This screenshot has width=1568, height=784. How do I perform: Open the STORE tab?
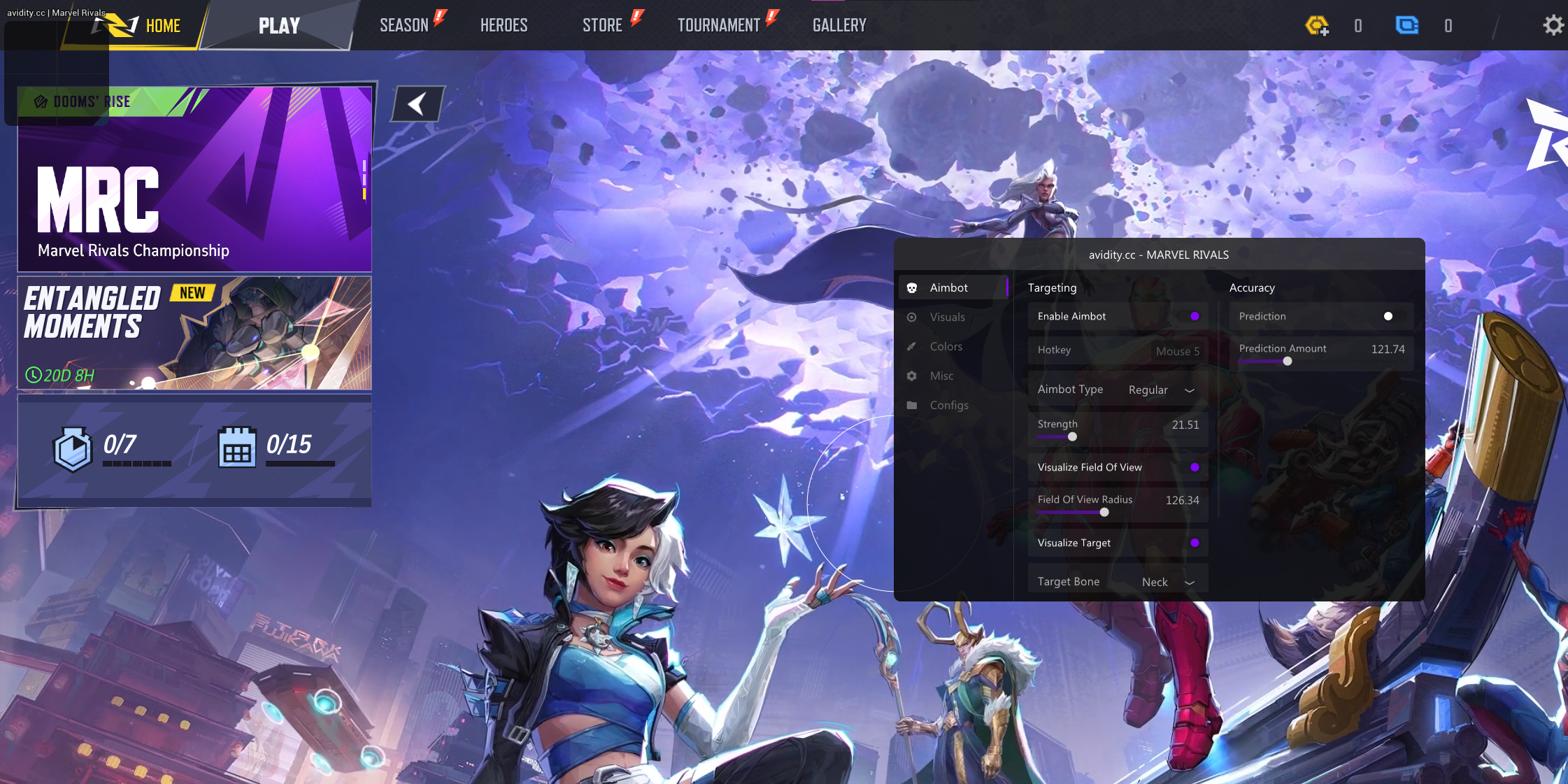(602, 26)
